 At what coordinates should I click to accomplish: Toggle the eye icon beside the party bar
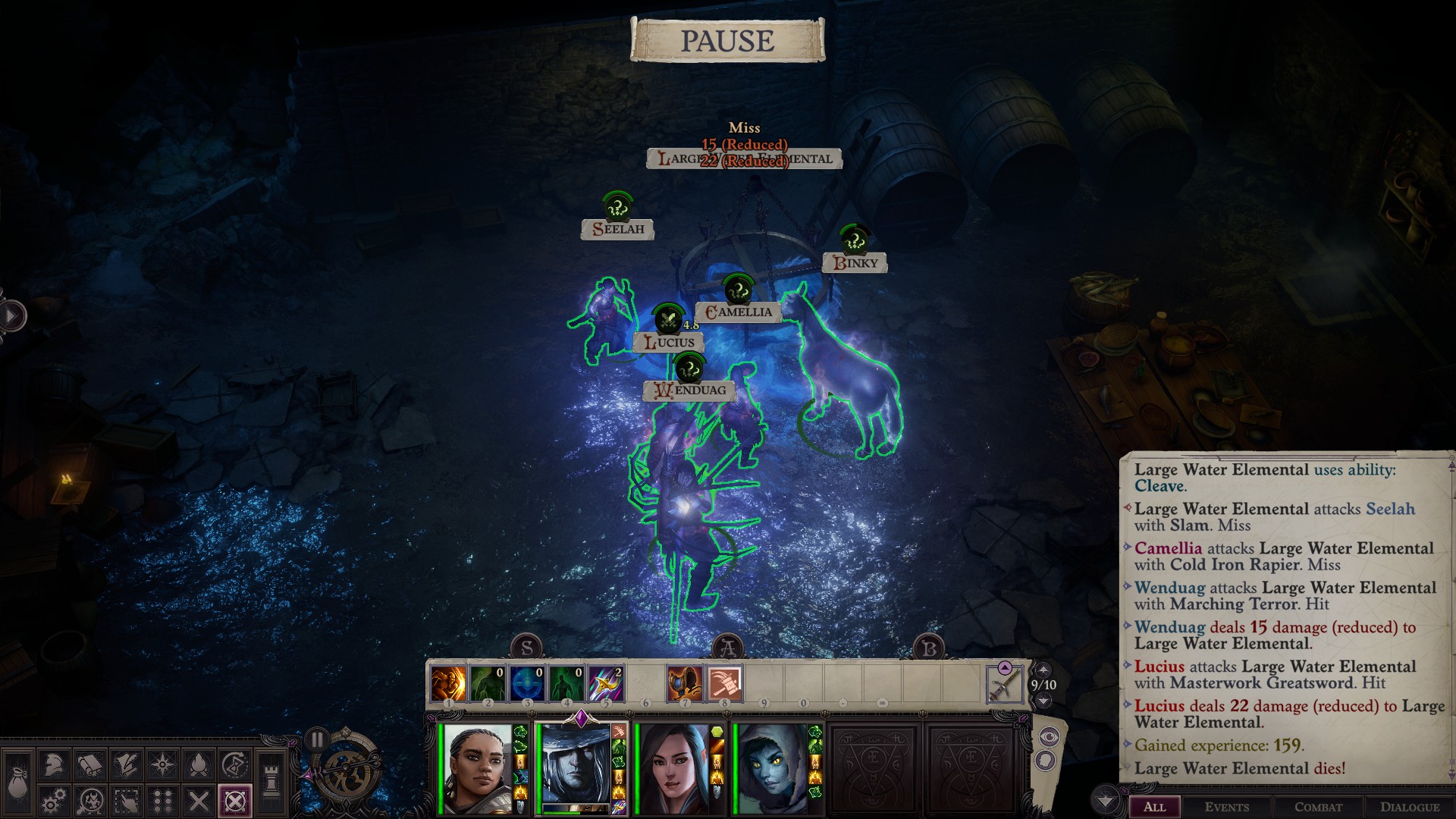point(1049,736)
